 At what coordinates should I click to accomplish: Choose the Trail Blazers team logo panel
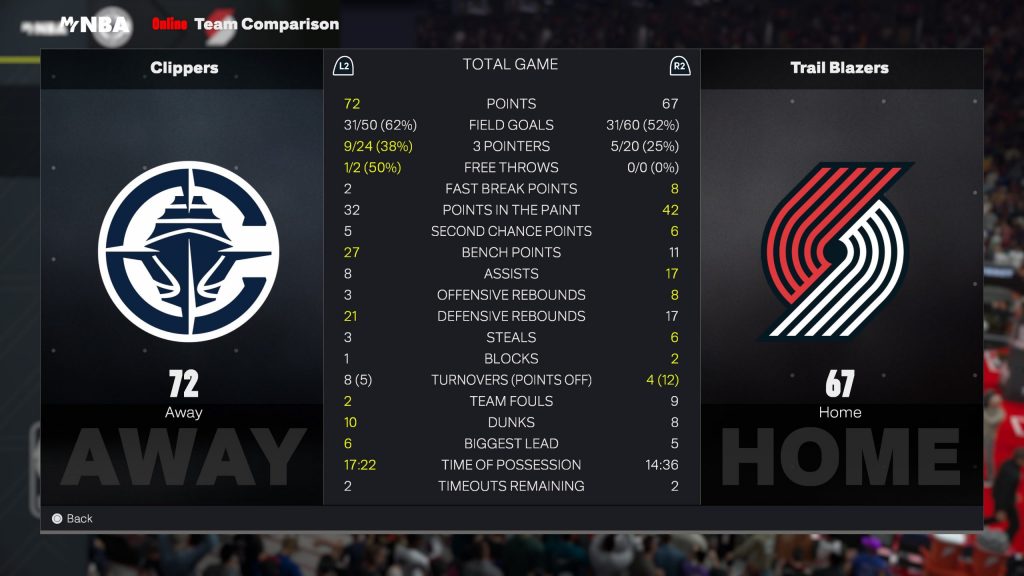pos(838,251)
